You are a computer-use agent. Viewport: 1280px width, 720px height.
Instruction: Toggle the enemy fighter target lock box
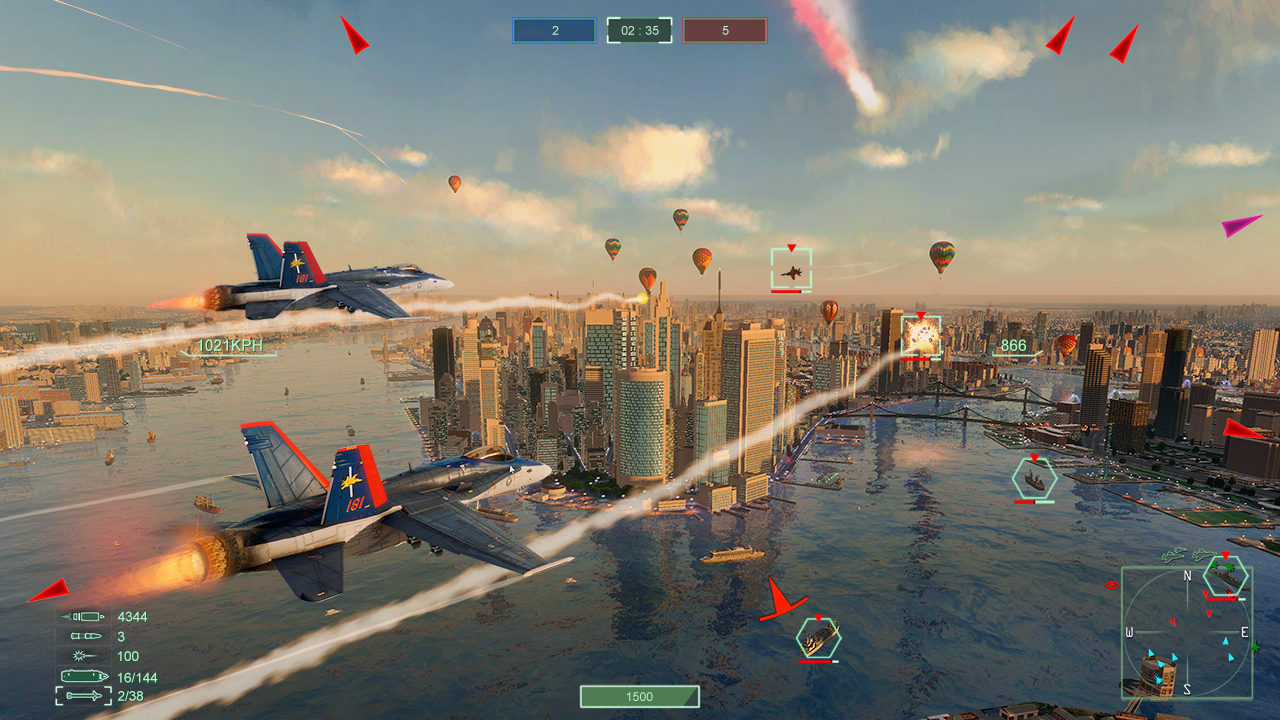click(791, 265)
